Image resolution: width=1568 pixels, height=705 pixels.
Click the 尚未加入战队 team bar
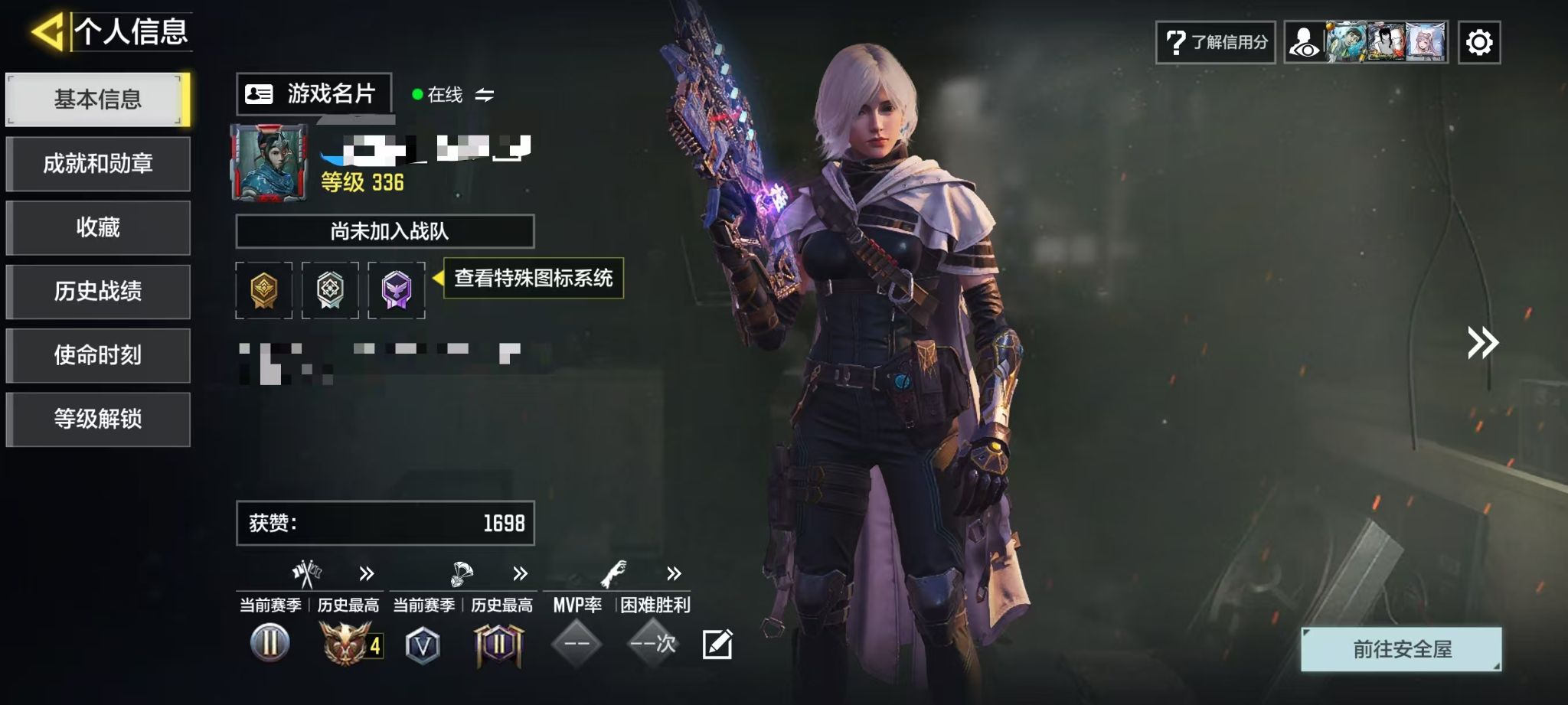click(x=385, y=231)
